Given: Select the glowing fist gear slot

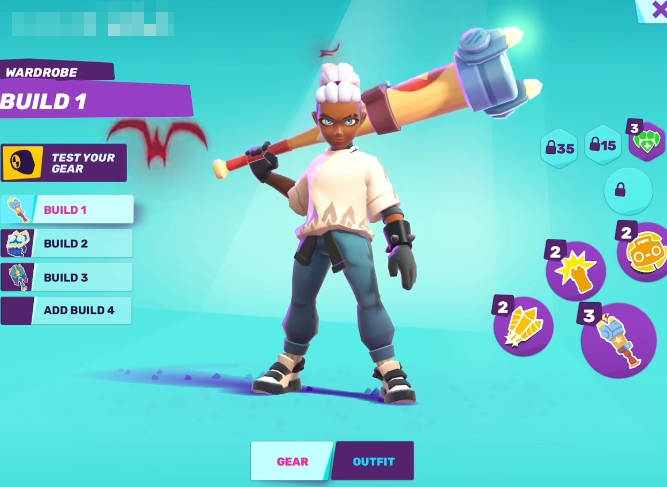Looking at the screenshot, I should 577,271.
